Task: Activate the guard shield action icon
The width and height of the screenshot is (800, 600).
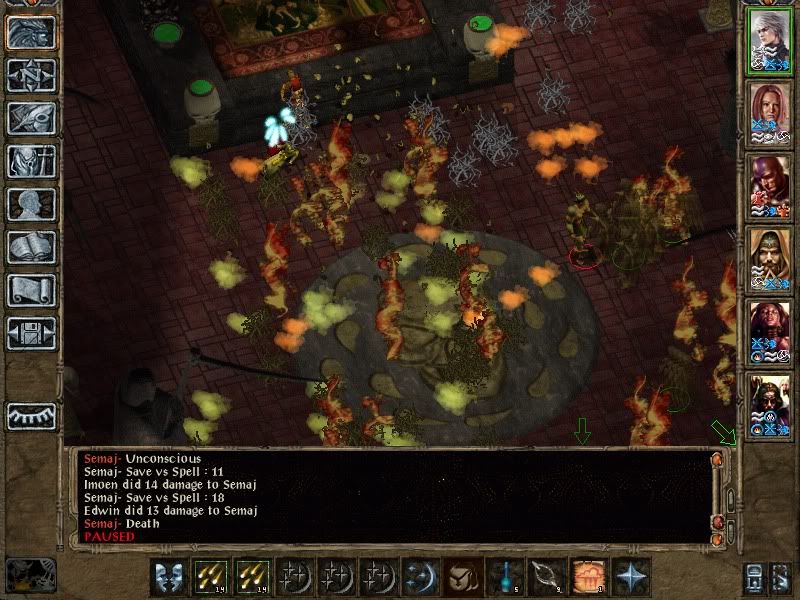Action: (167, 577)
